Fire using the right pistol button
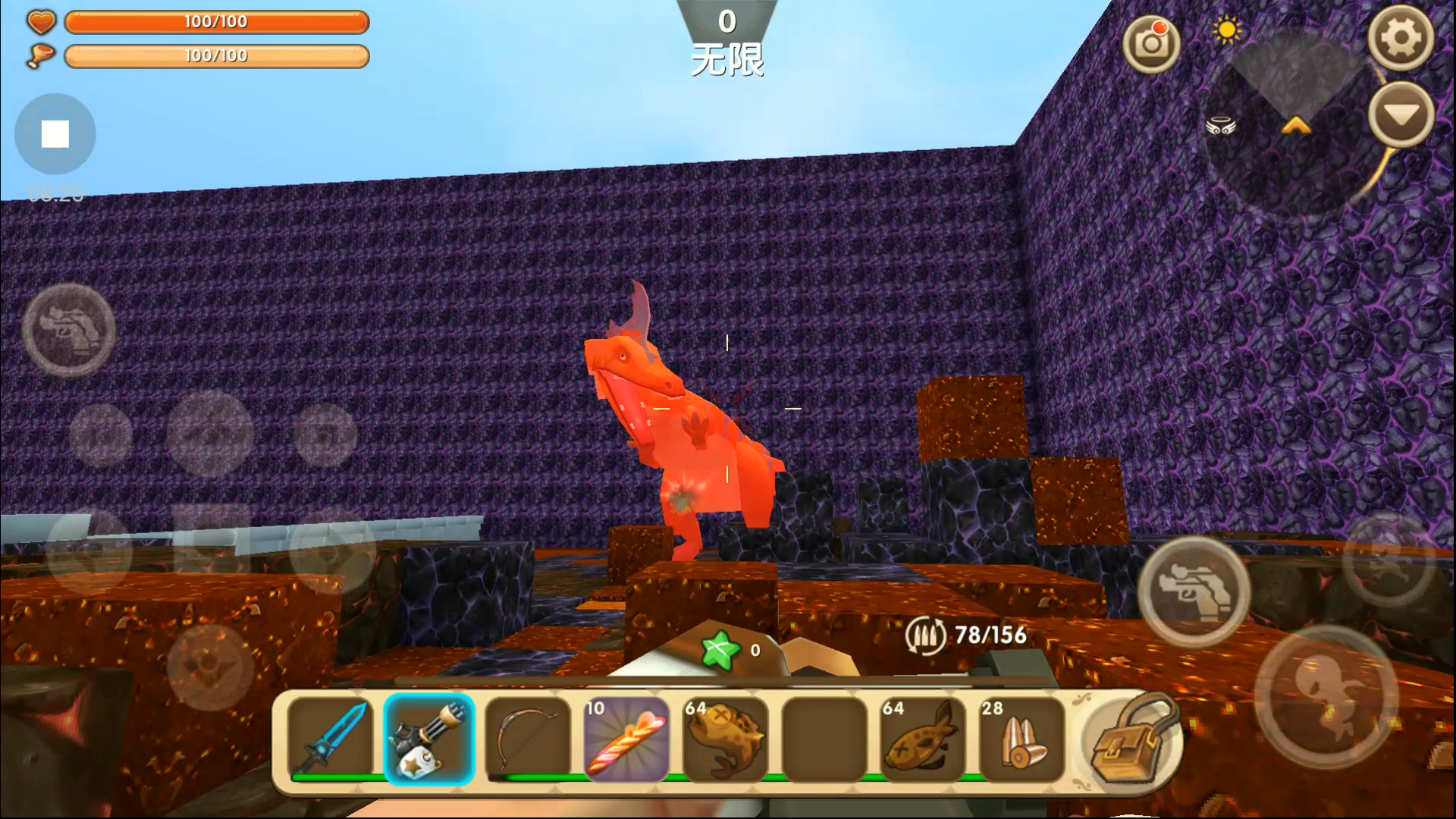Image resolution: width=1456 pixels, height=819 pixels. 1194,591
